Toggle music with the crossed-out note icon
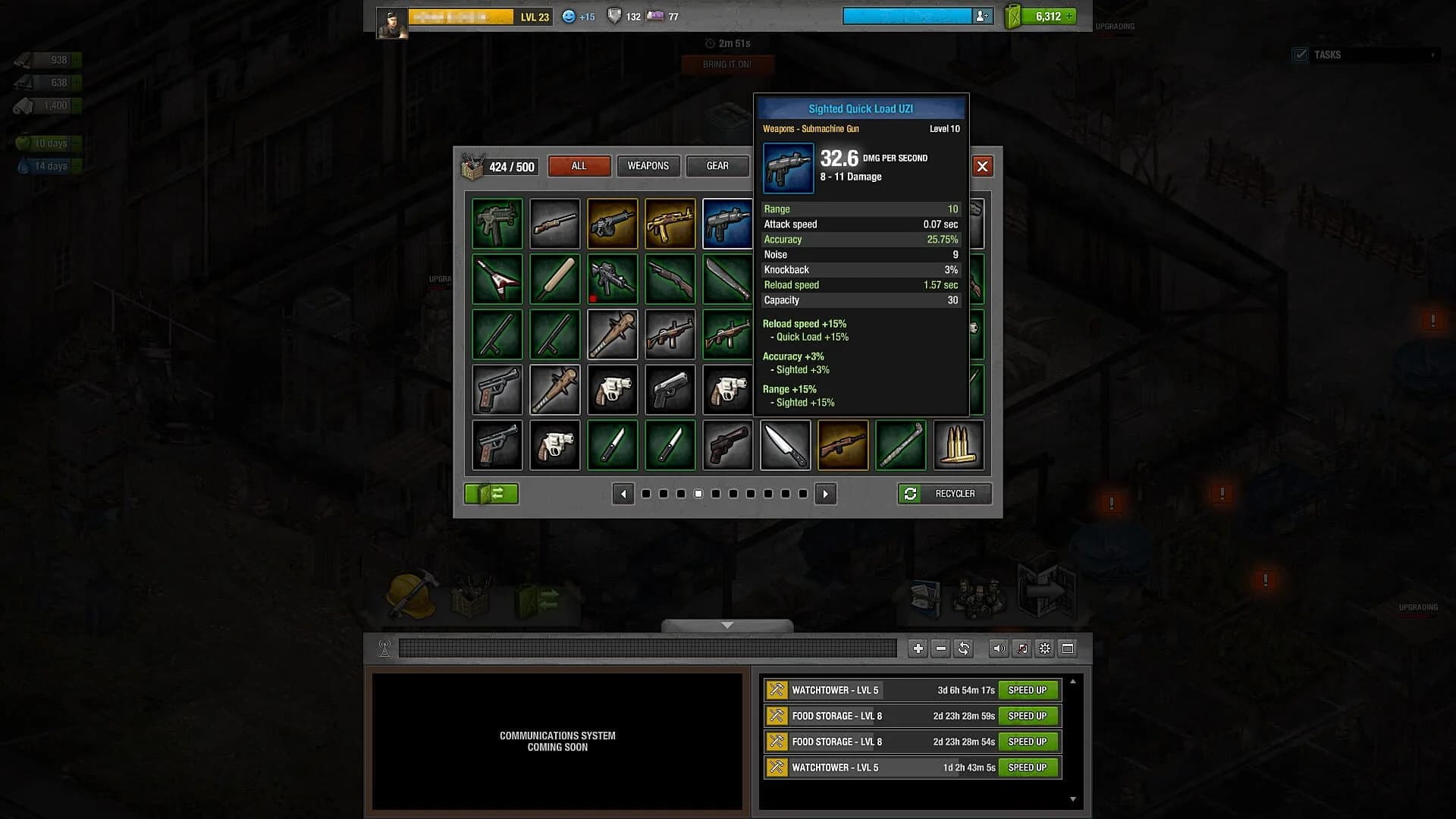This screenshot has width=1456, height=819. point(1022,649)
